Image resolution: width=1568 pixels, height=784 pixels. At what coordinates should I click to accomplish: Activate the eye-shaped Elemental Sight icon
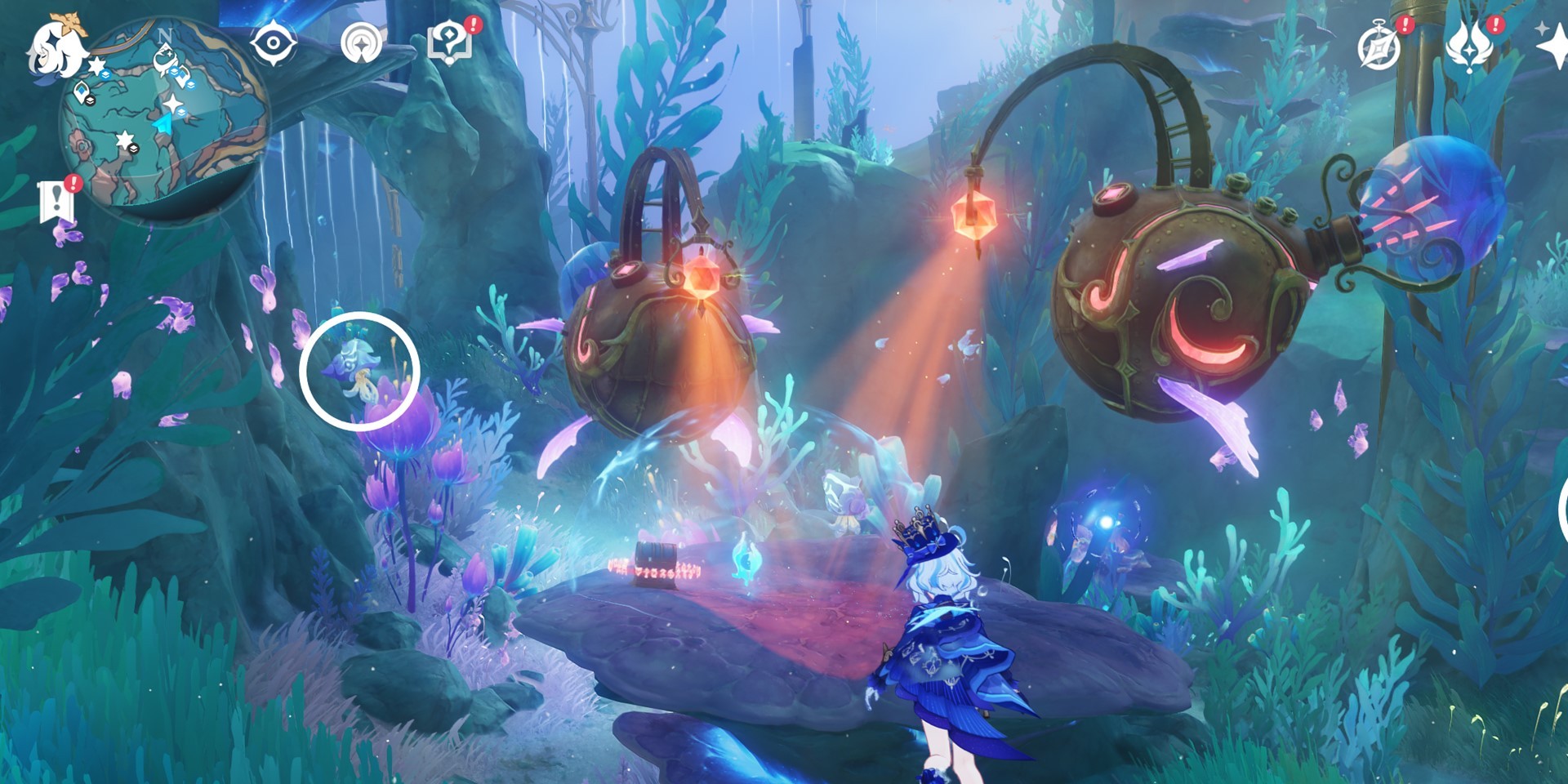point(273,42)
